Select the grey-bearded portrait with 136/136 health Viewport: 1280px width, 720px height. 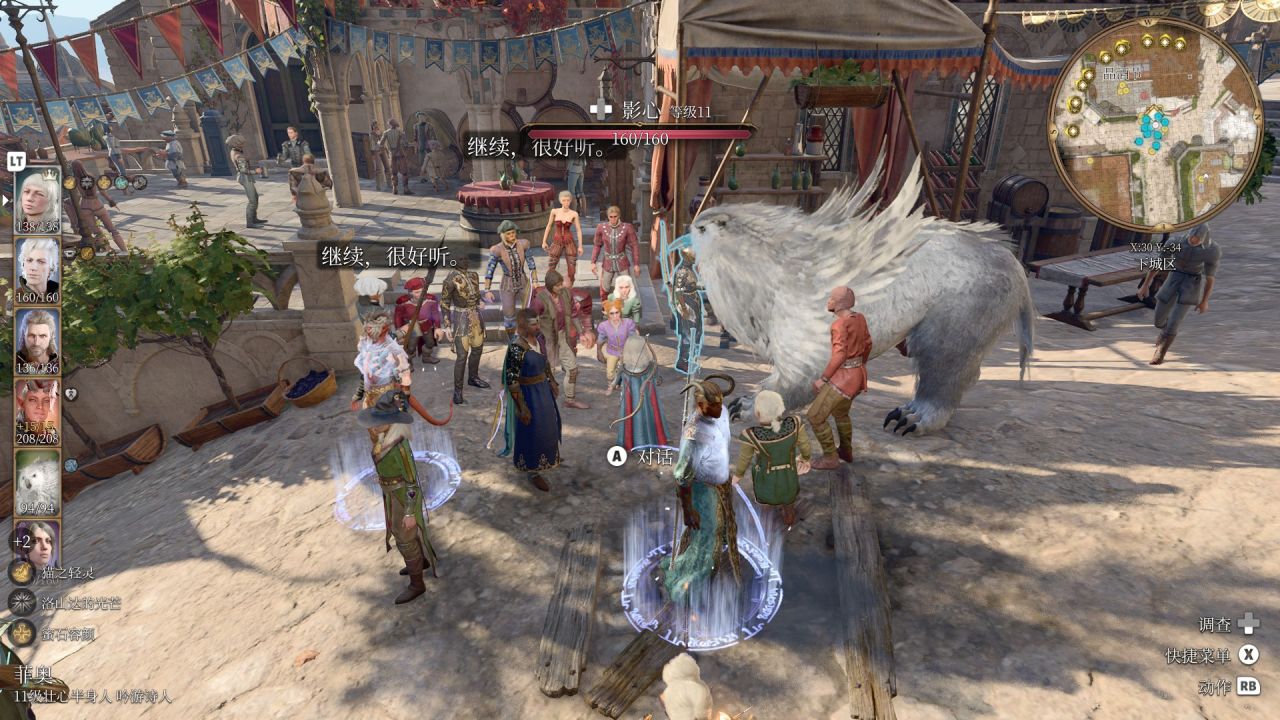click(x=38, y=339)
